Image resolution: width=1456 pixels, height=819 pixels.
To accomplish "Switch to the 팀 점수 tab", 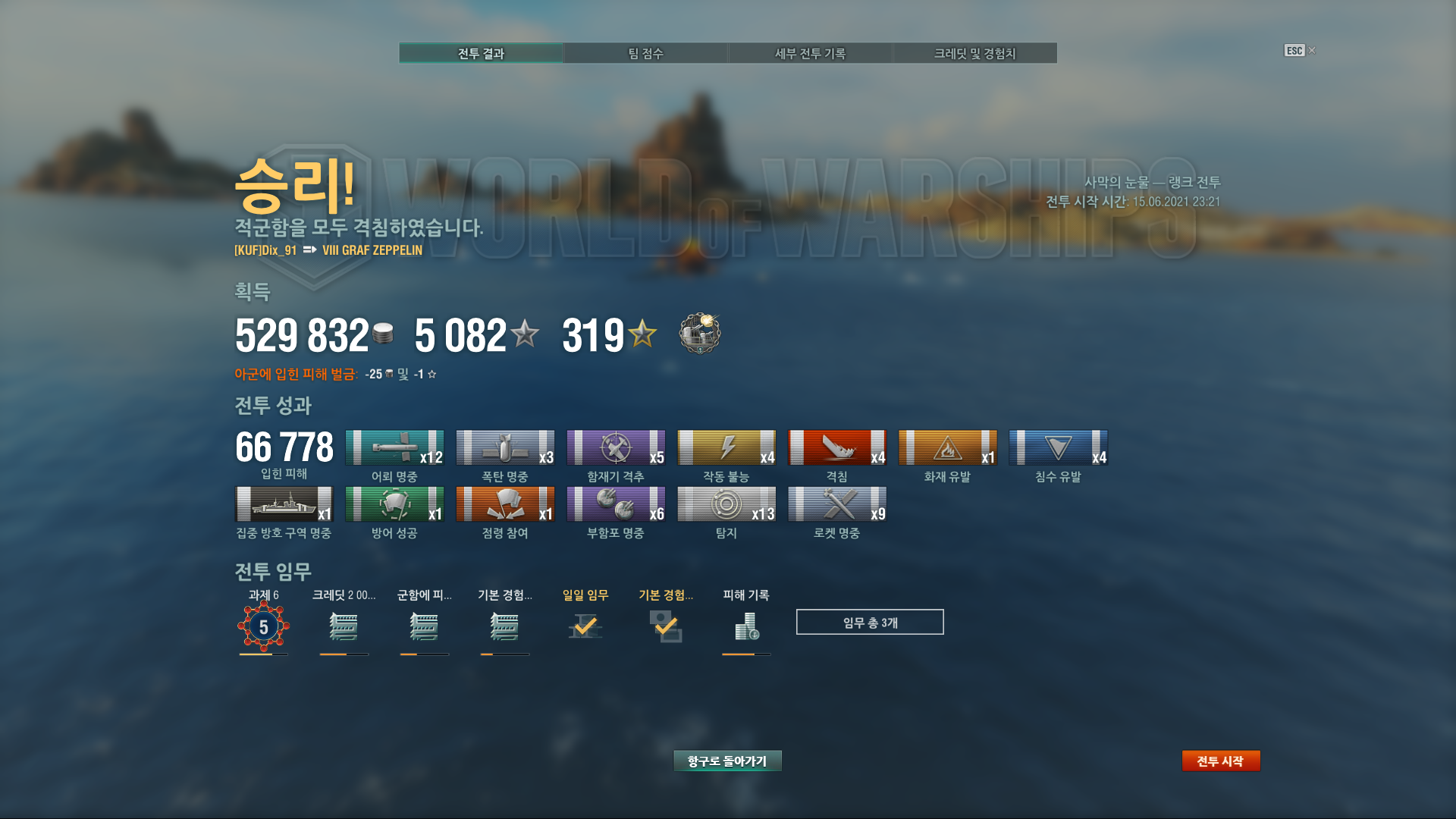I will point(645,53).
